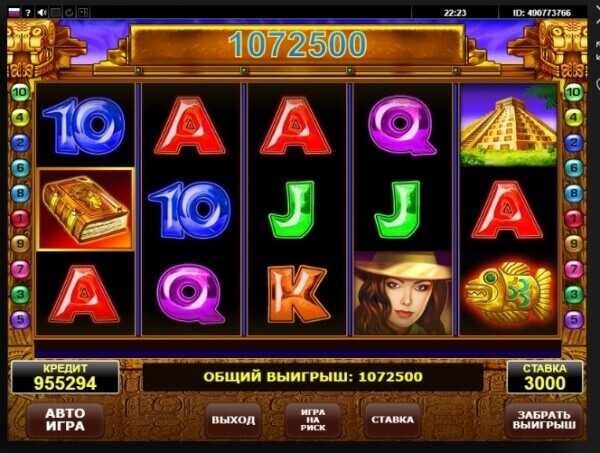Gamble the win with ИГРА НА РИСК
Viewport: 600px width, 453px height.
306,420
